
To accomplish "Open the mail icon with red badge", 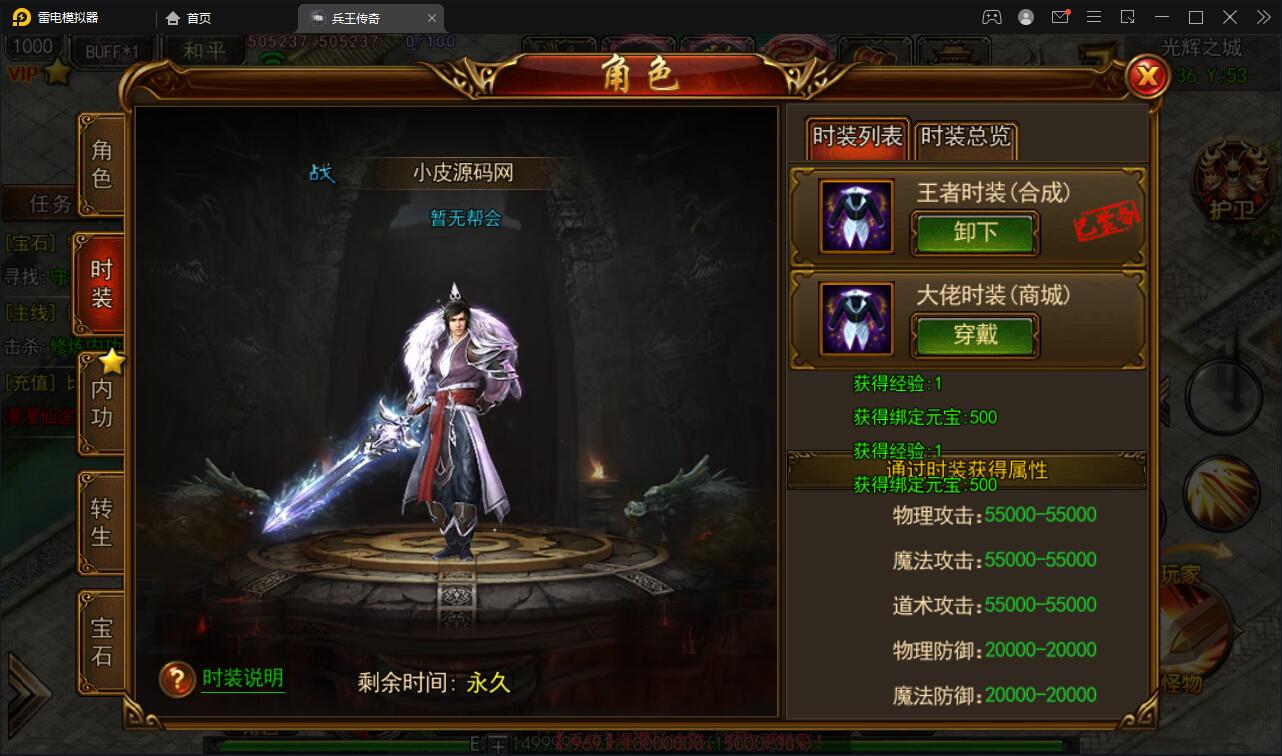I will (1059, 17).
